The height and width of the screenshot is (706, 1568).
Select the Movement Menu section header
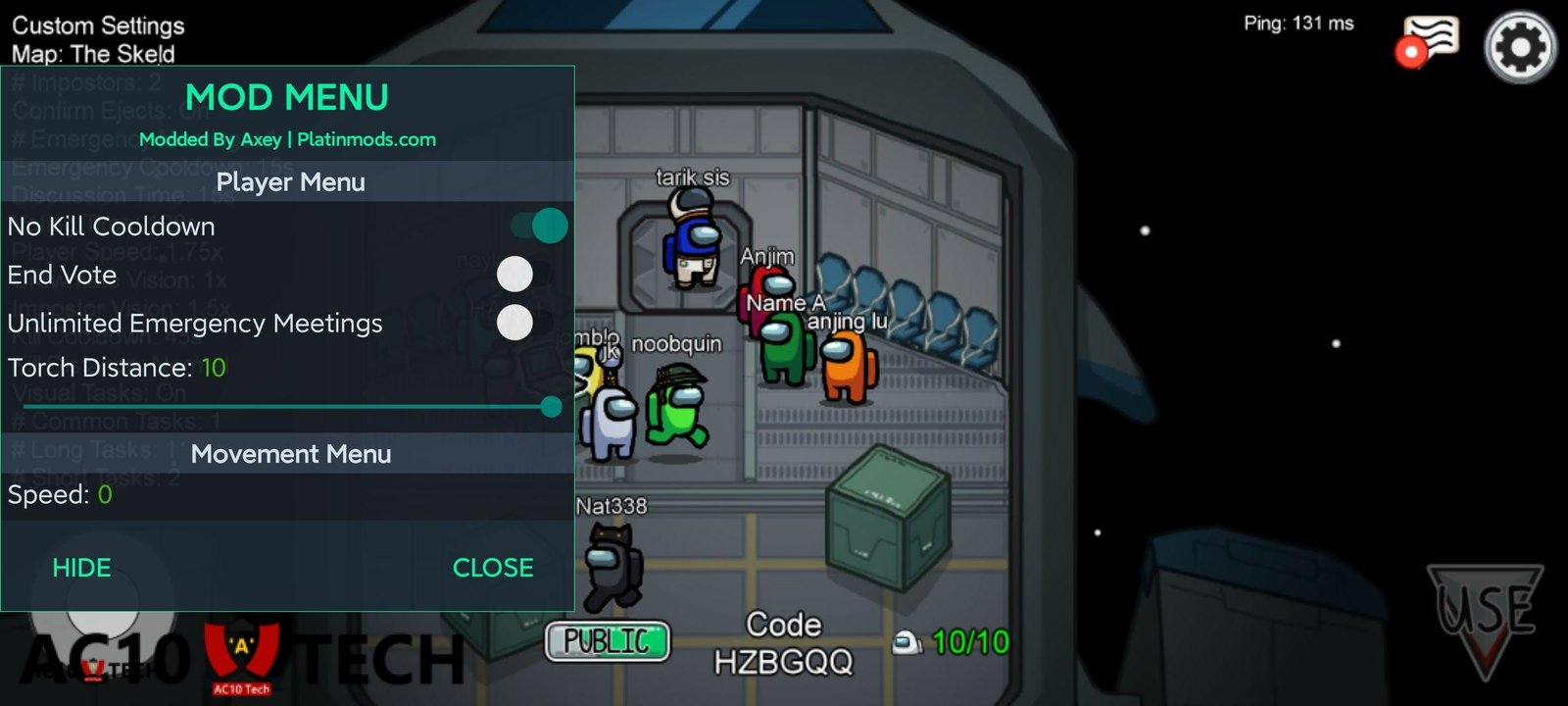click(x=290, y=454)
